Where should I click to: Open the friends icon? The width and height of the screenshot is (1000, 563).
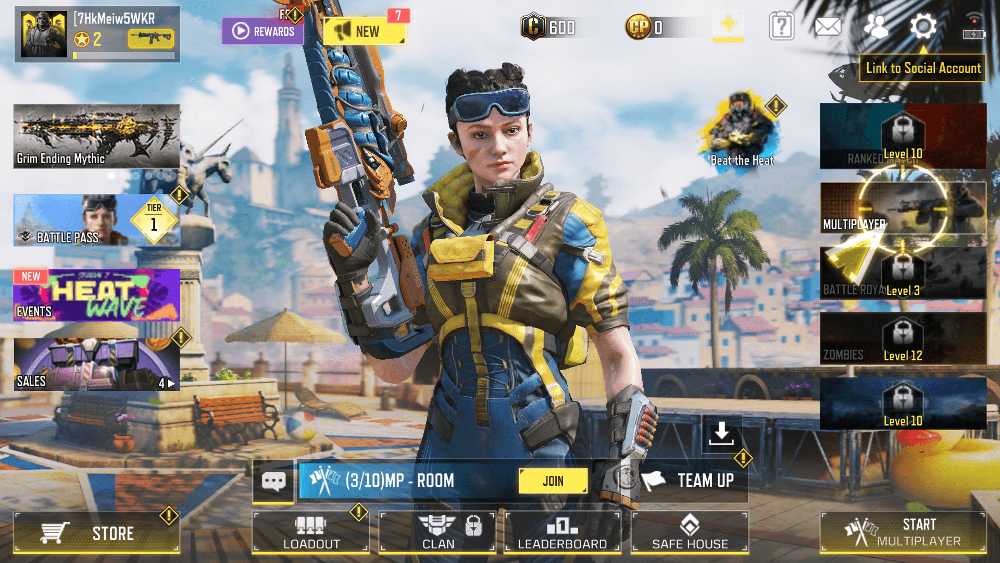point(875,27)
